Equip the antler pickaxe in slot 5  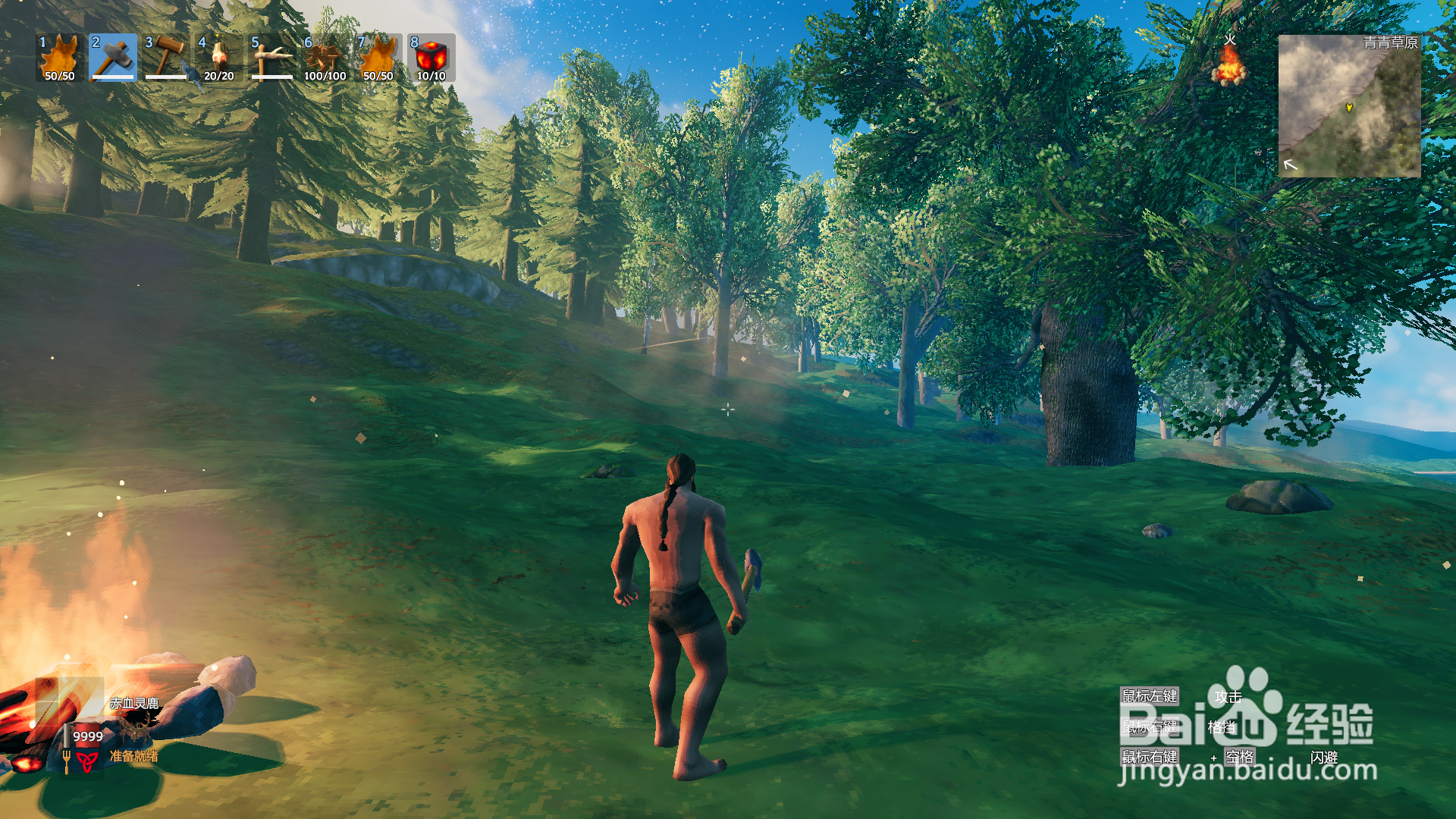272,58
